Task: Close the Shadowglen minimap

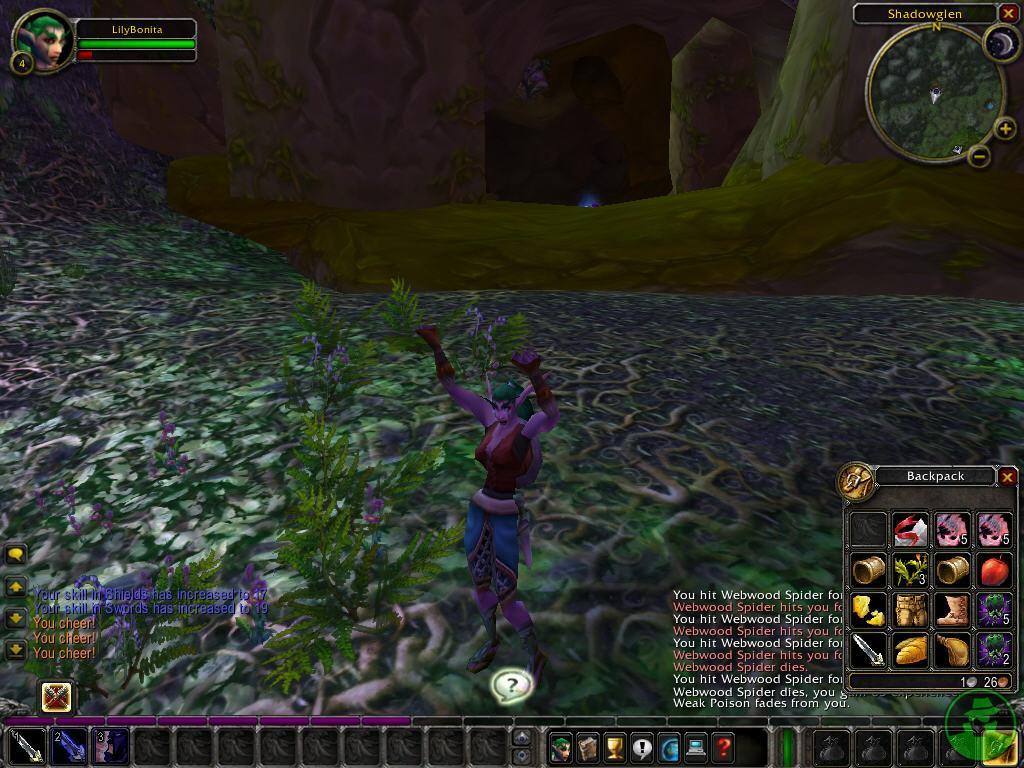Action: click(1007, 13)
